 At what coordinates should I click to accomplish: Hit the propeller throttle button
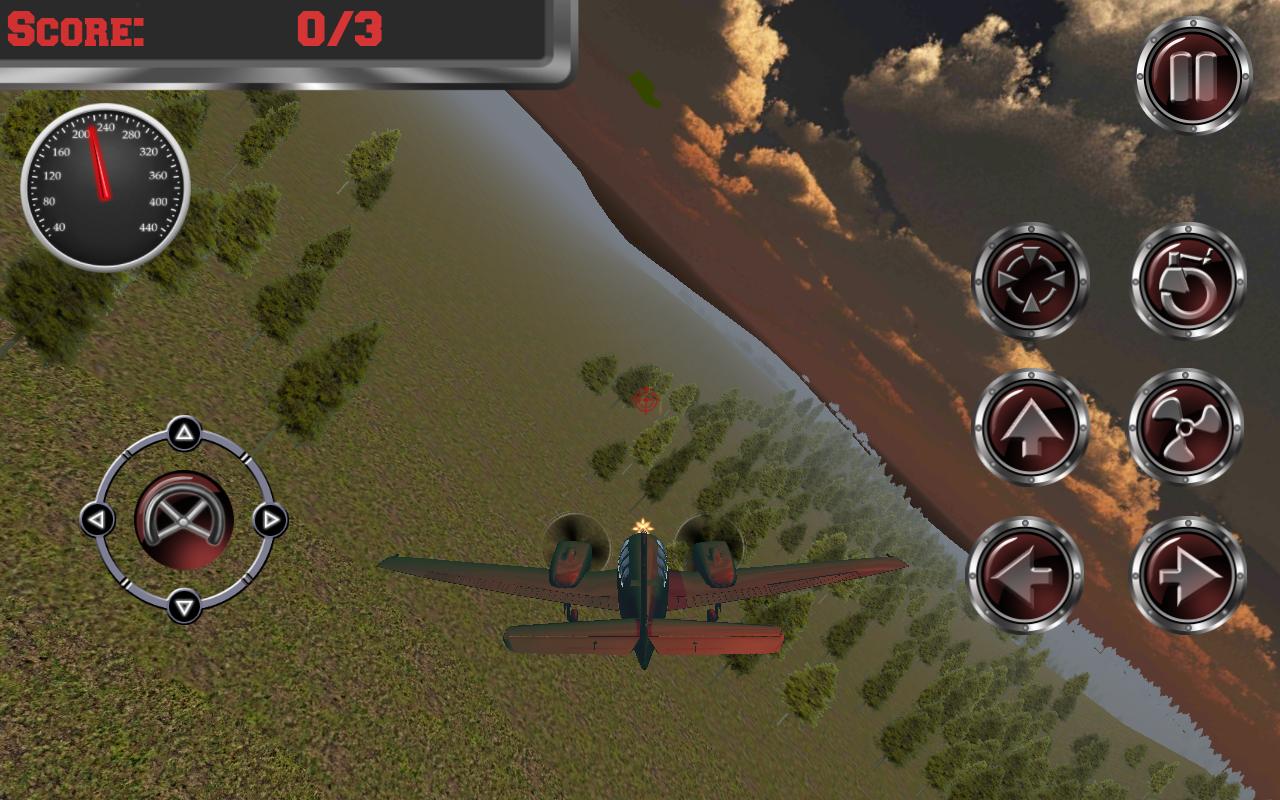tap(1186, 427)
